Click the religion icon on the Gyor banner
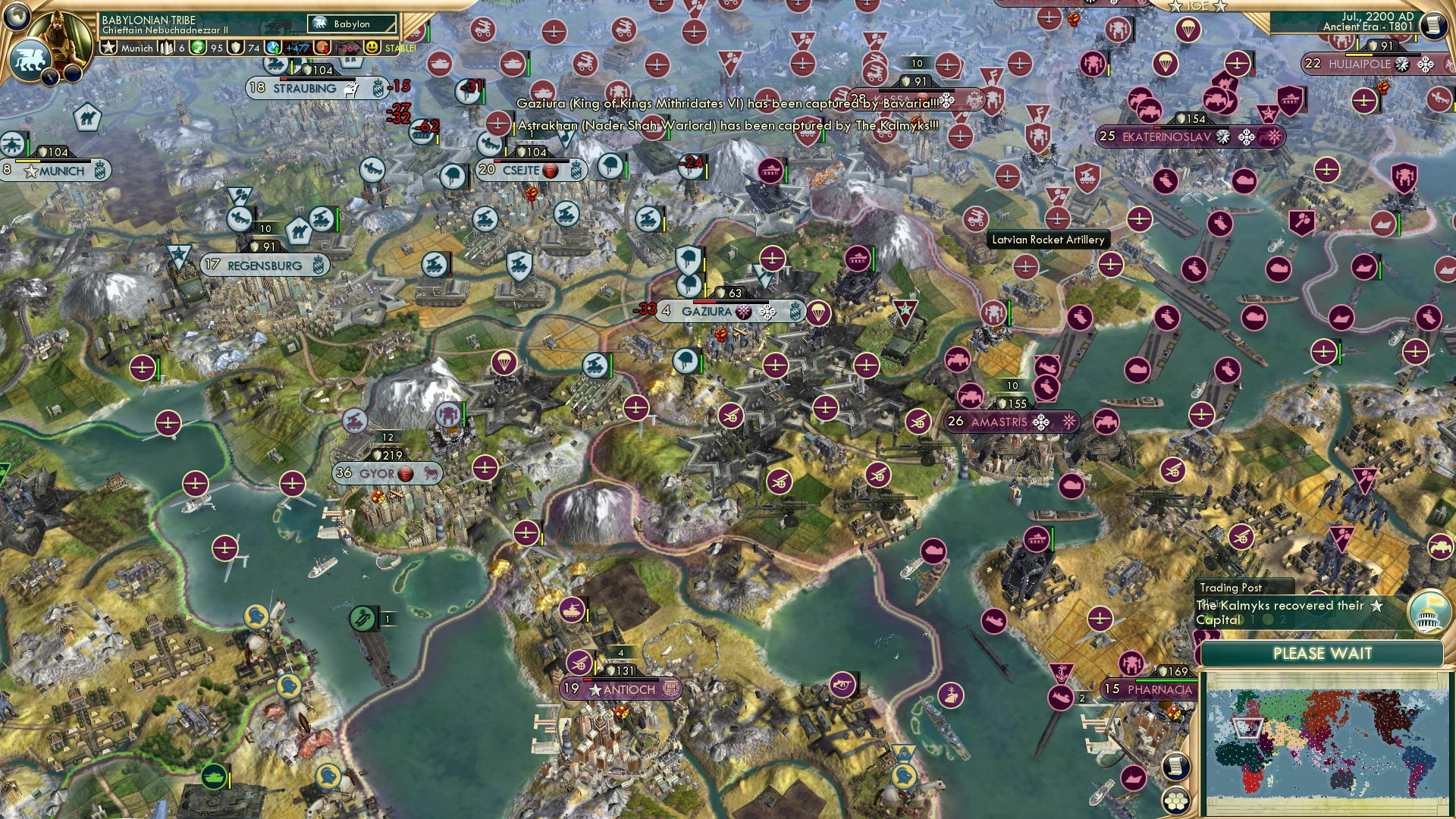1456x819 pixels. tap(405, 474)
